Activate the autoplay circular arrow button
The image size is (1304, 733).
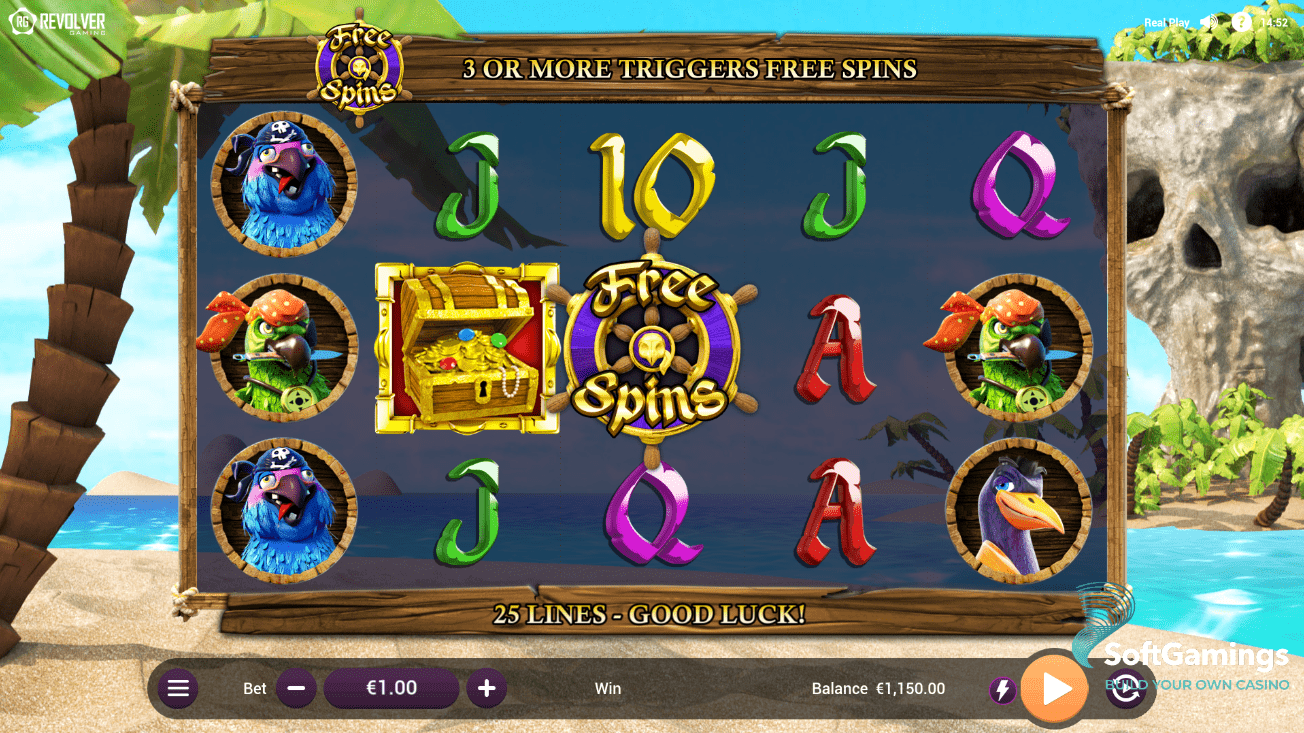pyautogui.click(x=1127, y=692)
